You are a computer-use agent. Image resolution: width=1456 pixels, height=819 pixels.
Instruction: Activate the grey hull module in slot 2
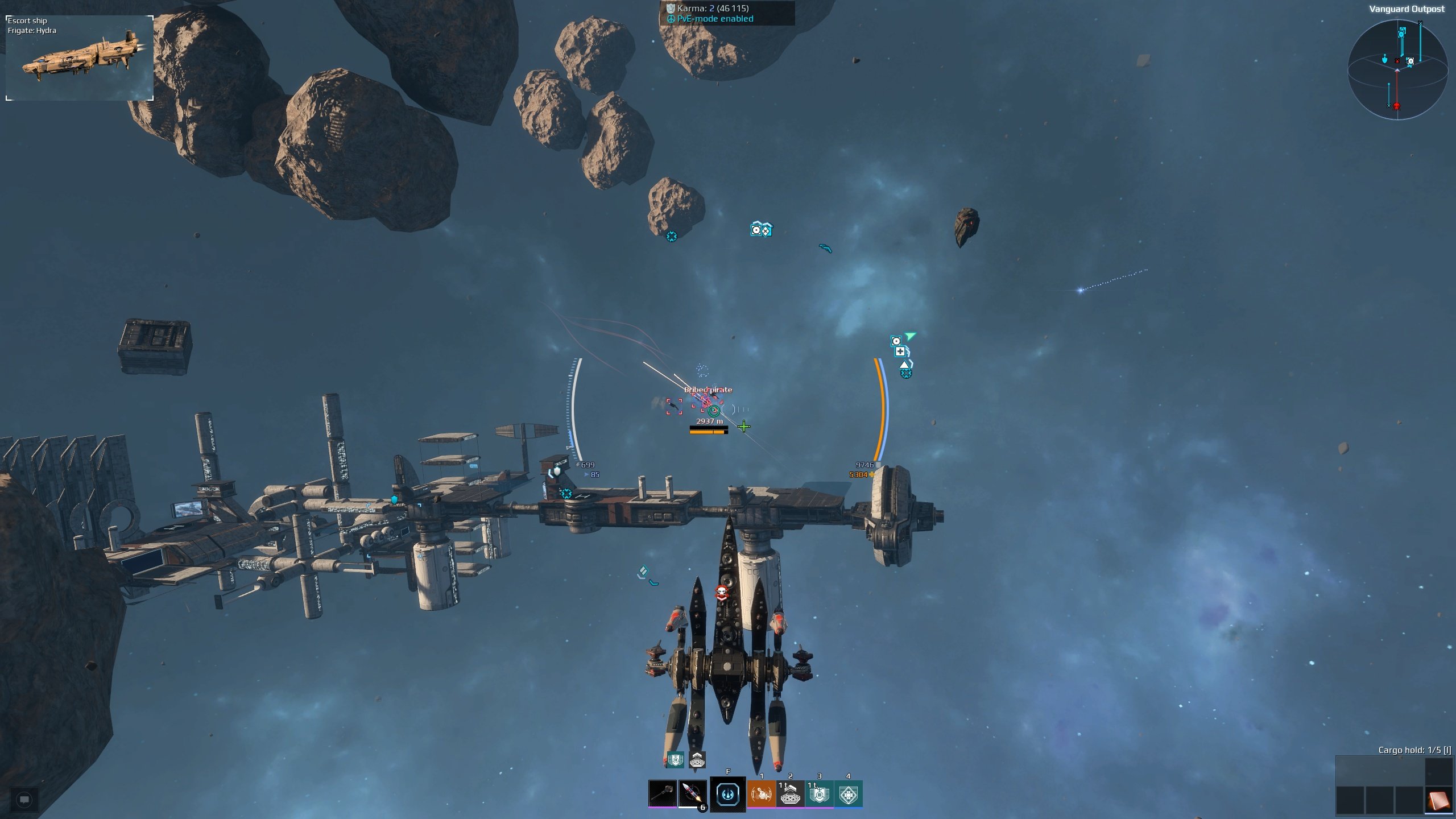point(790,793)
